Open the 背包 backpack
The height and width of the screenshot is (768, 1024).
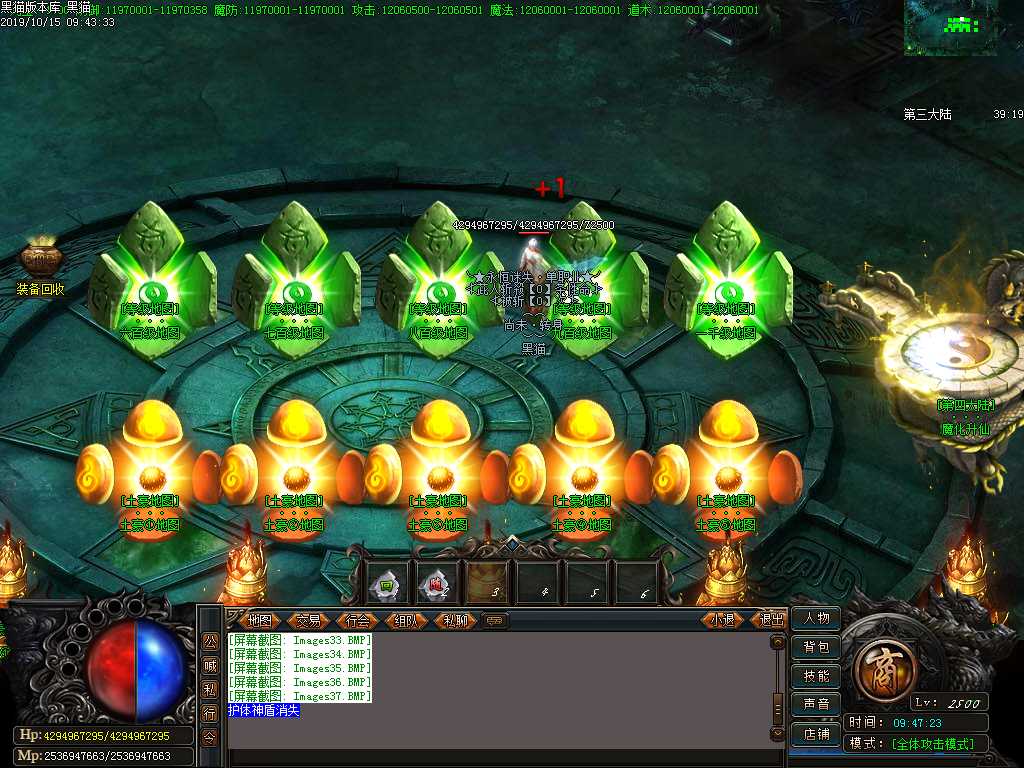coord(816,648)
